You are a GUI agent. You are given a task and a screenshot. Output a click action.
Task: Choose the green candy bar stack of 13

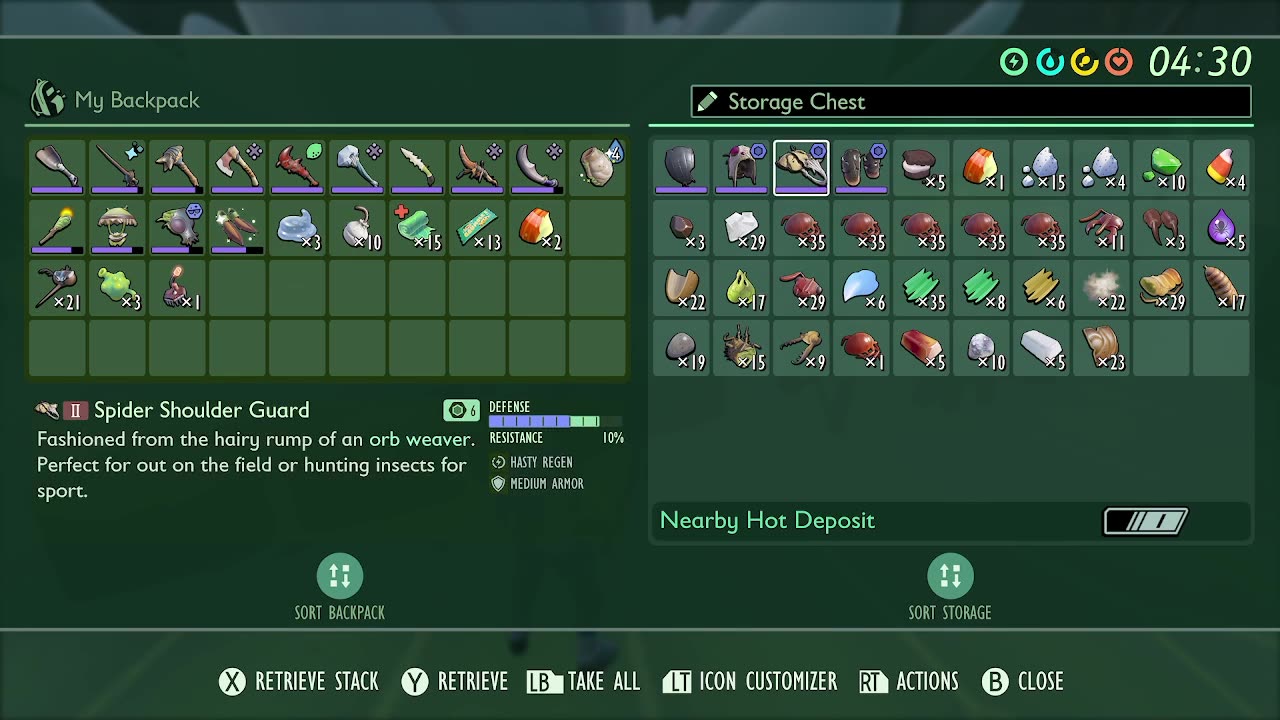(477, 228)
